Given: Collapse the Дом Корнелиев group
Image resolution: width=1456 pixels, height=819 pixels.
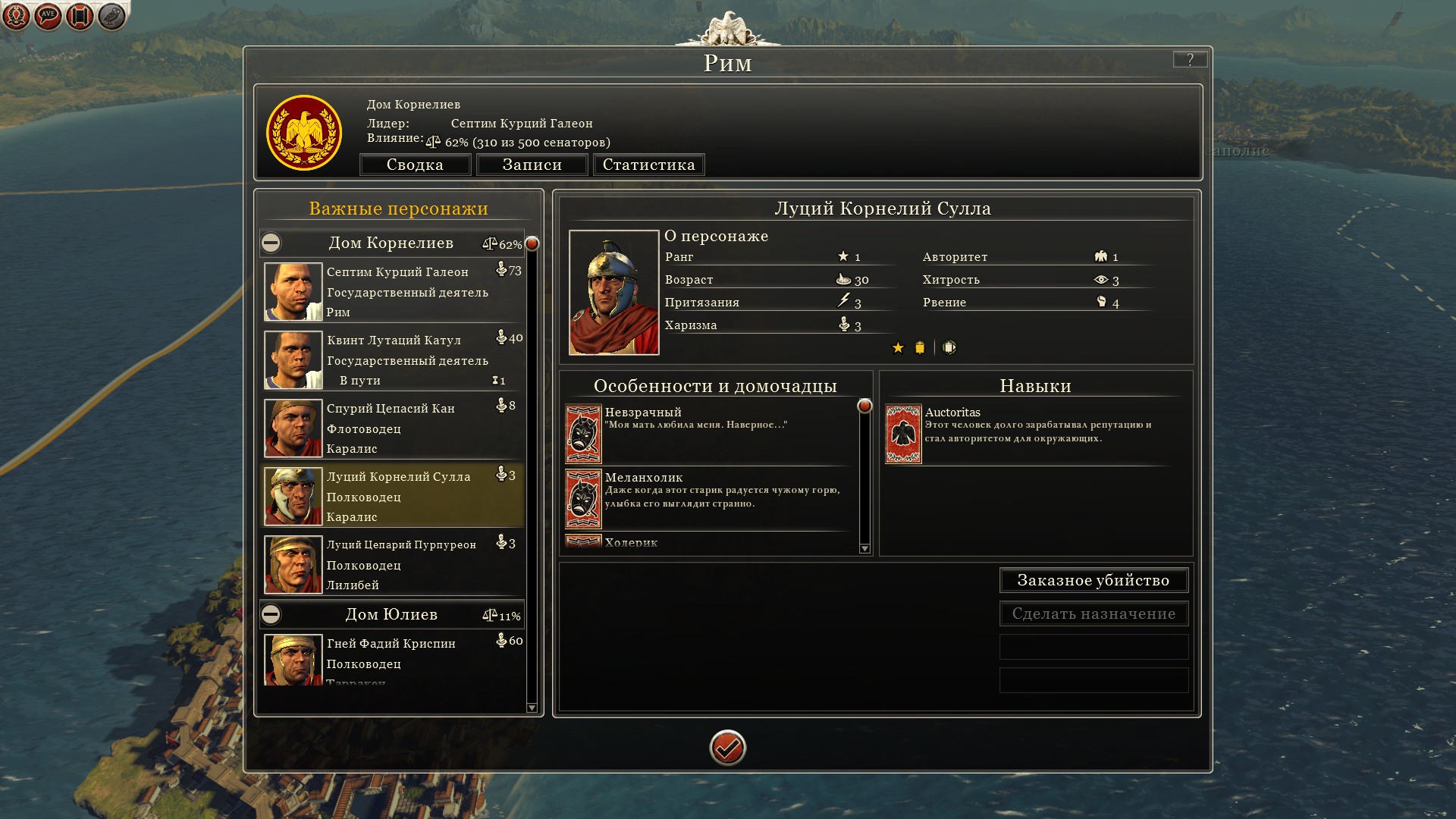Looking at the screenshot, I should click(271, 243).
